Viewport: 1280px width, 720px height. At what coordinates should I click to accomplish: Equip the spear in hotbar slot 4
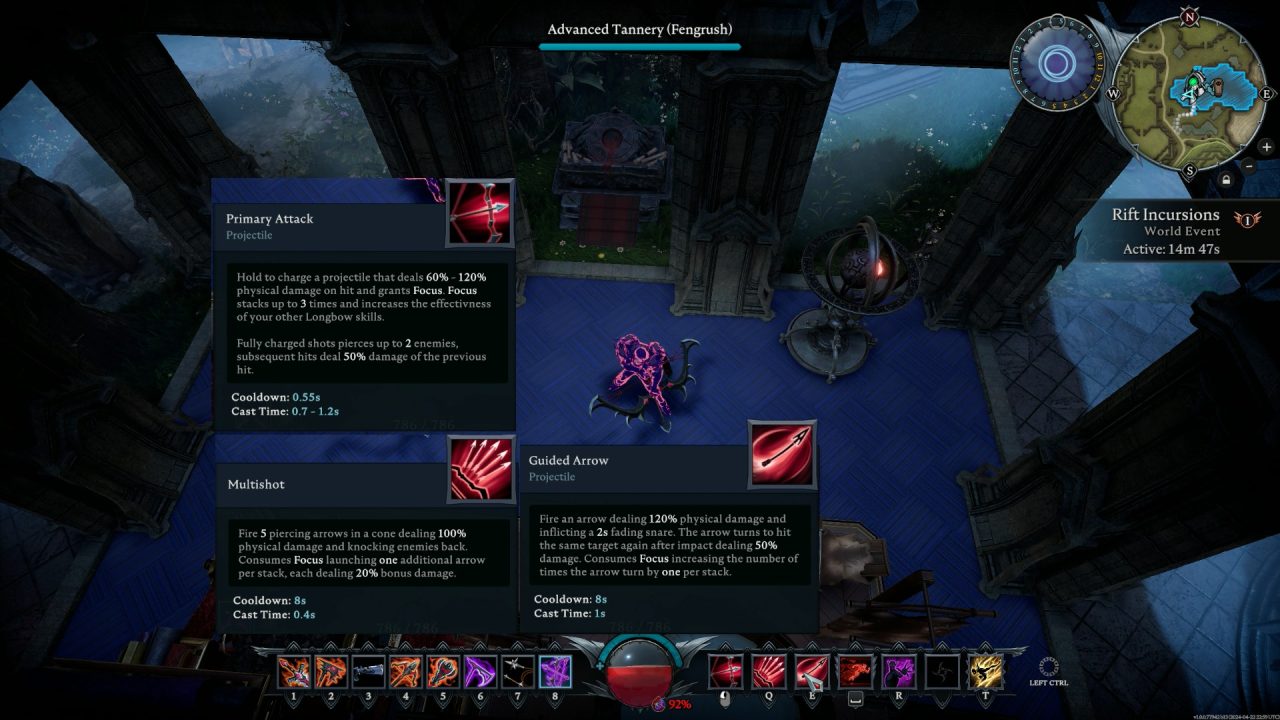pyautogui.click(x=405, y=671)
